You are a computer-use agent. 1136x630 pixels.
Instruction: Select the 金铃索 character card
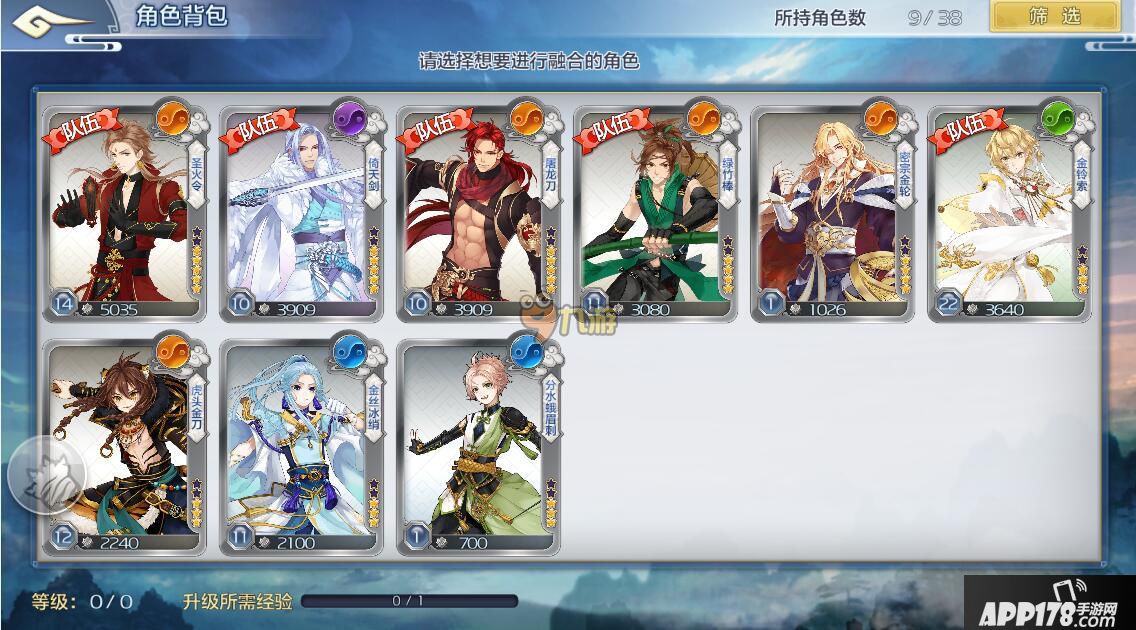1010,213
